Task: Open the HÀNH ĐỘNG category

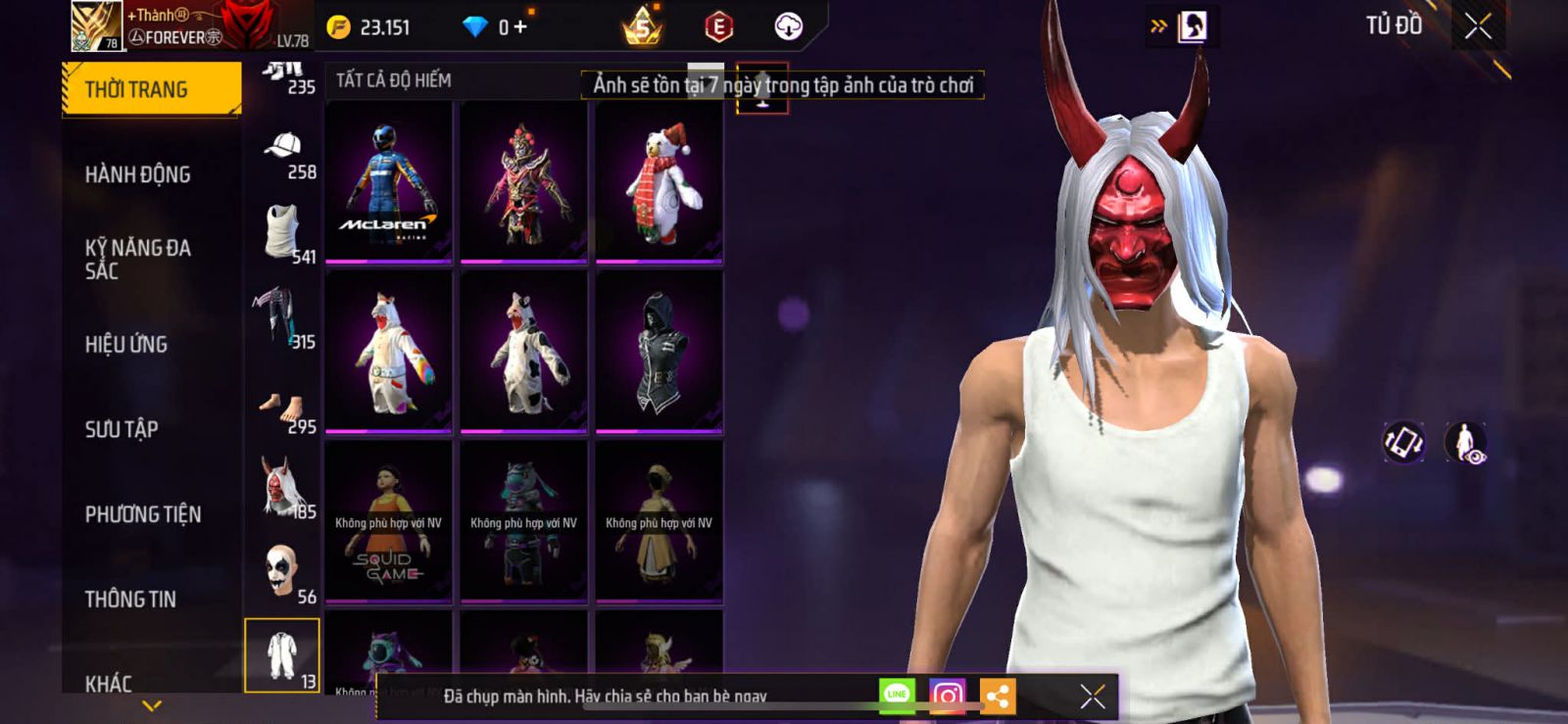Action: [x=138, y=174]
